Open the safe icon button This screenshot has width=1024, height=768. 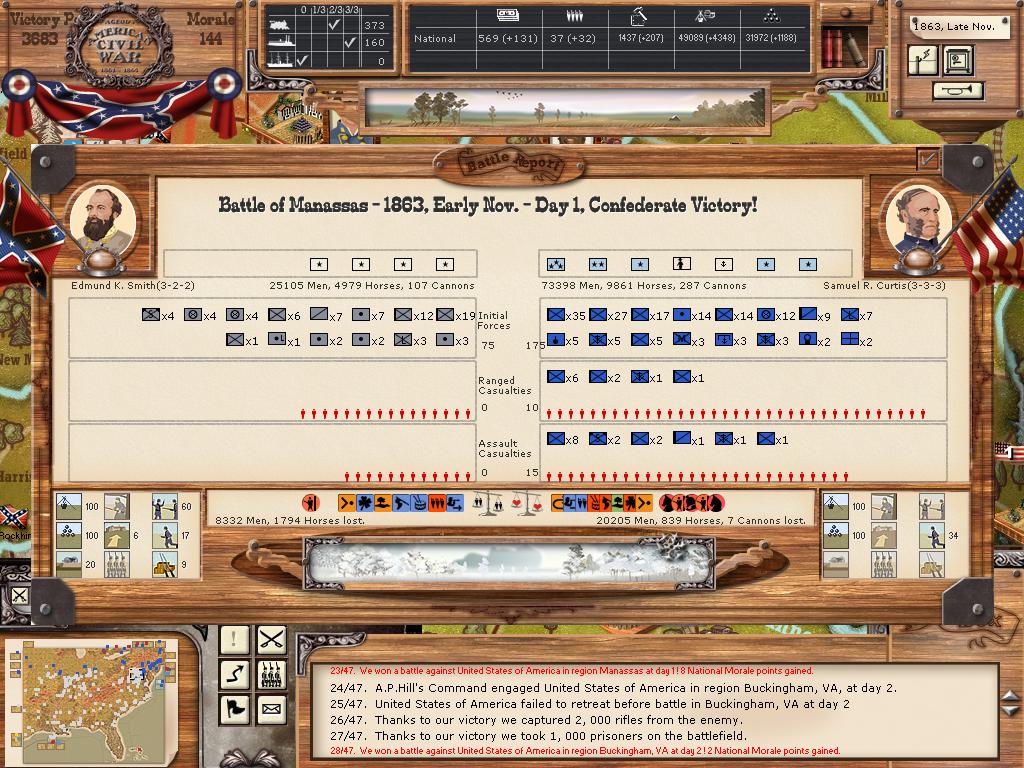click(957, 60)
